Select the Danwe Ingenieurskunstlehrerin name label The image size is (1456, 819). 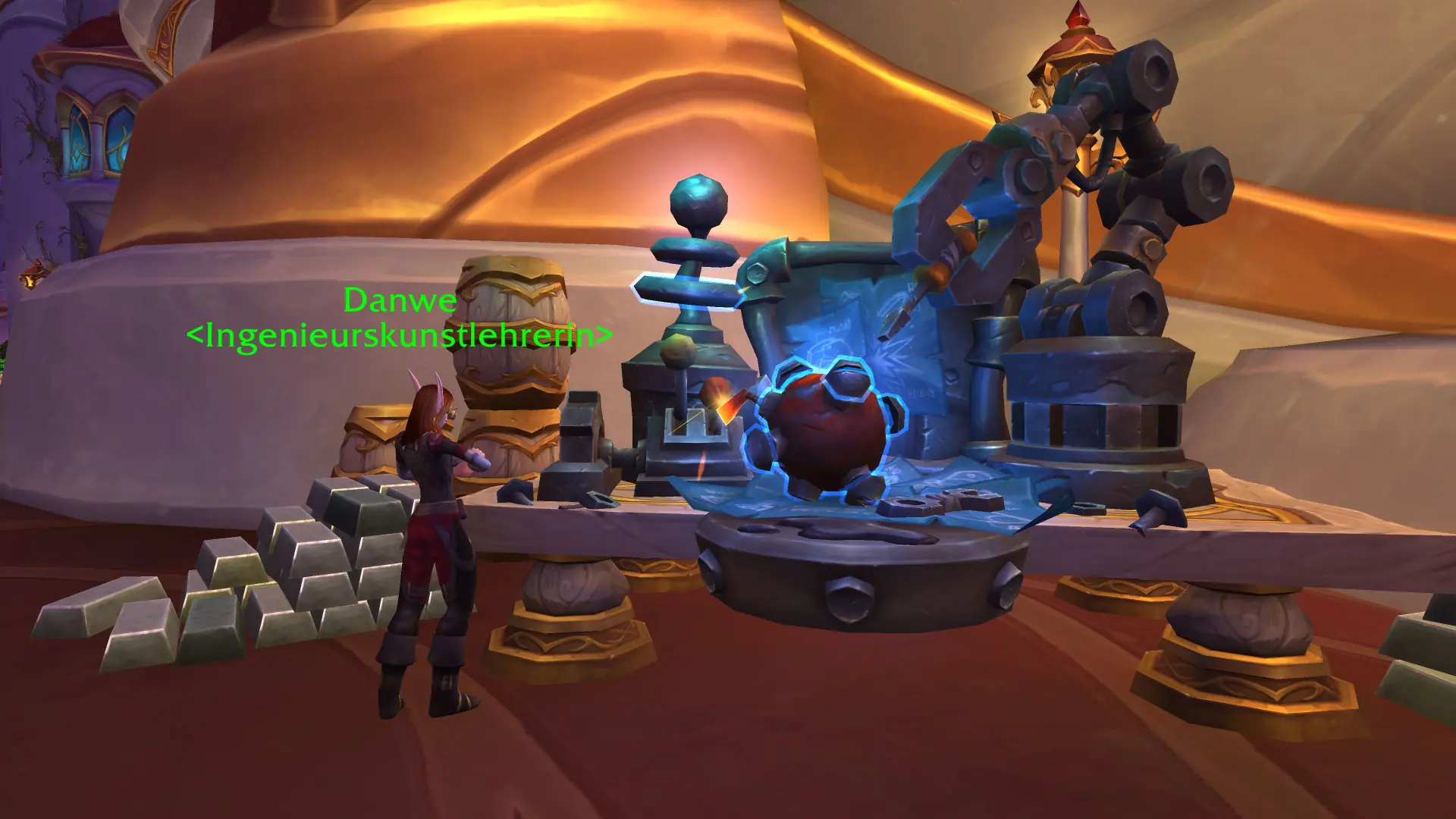coord(400,318)
